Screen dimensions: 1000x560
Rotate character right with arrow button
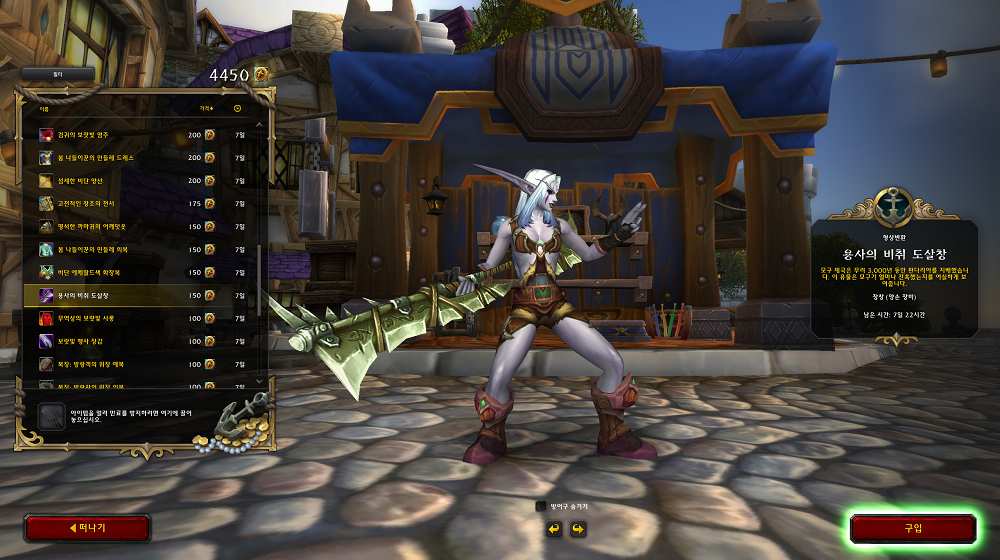[577, 528]
